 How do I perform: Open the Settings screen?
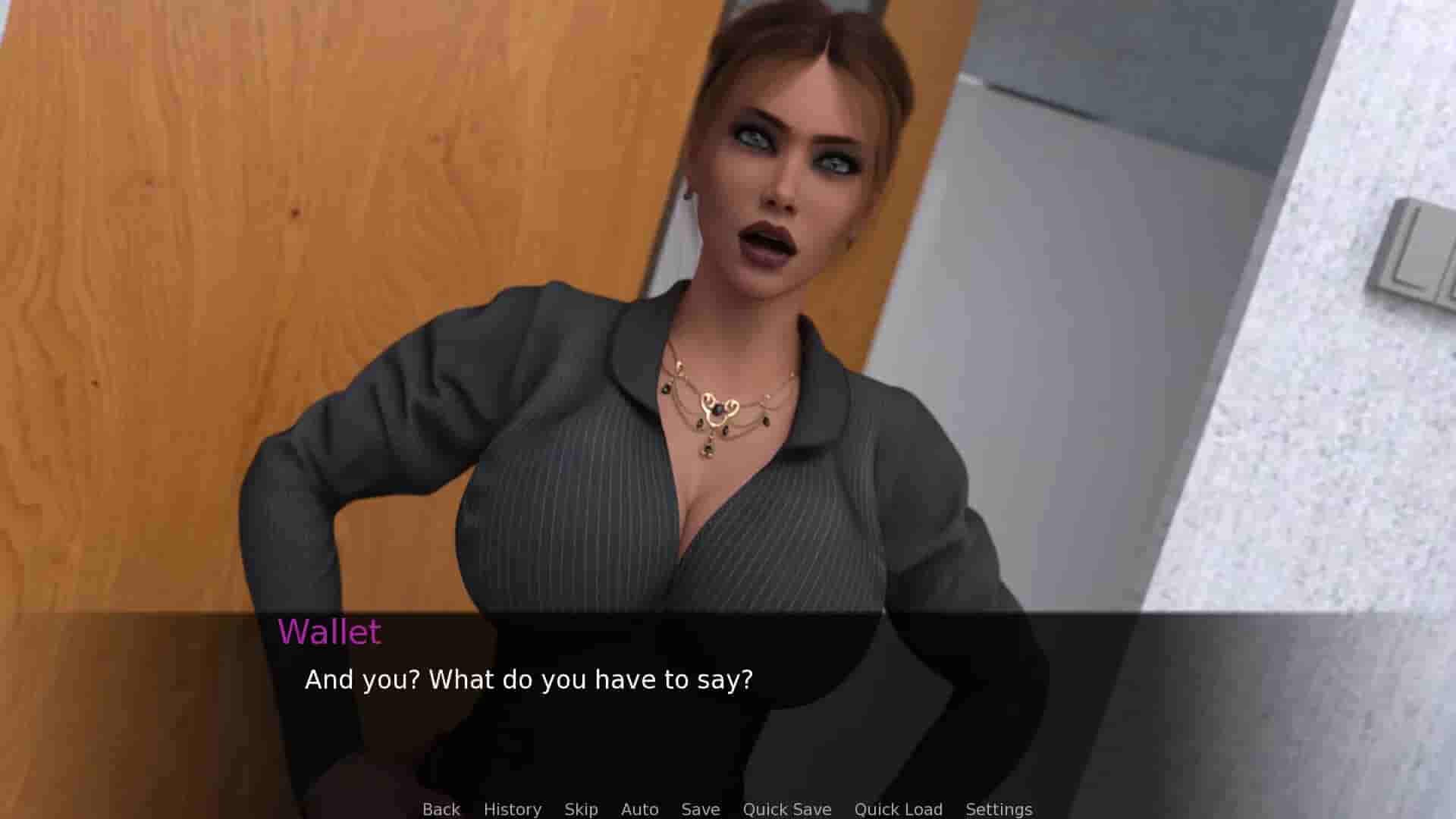click(999, 808)
